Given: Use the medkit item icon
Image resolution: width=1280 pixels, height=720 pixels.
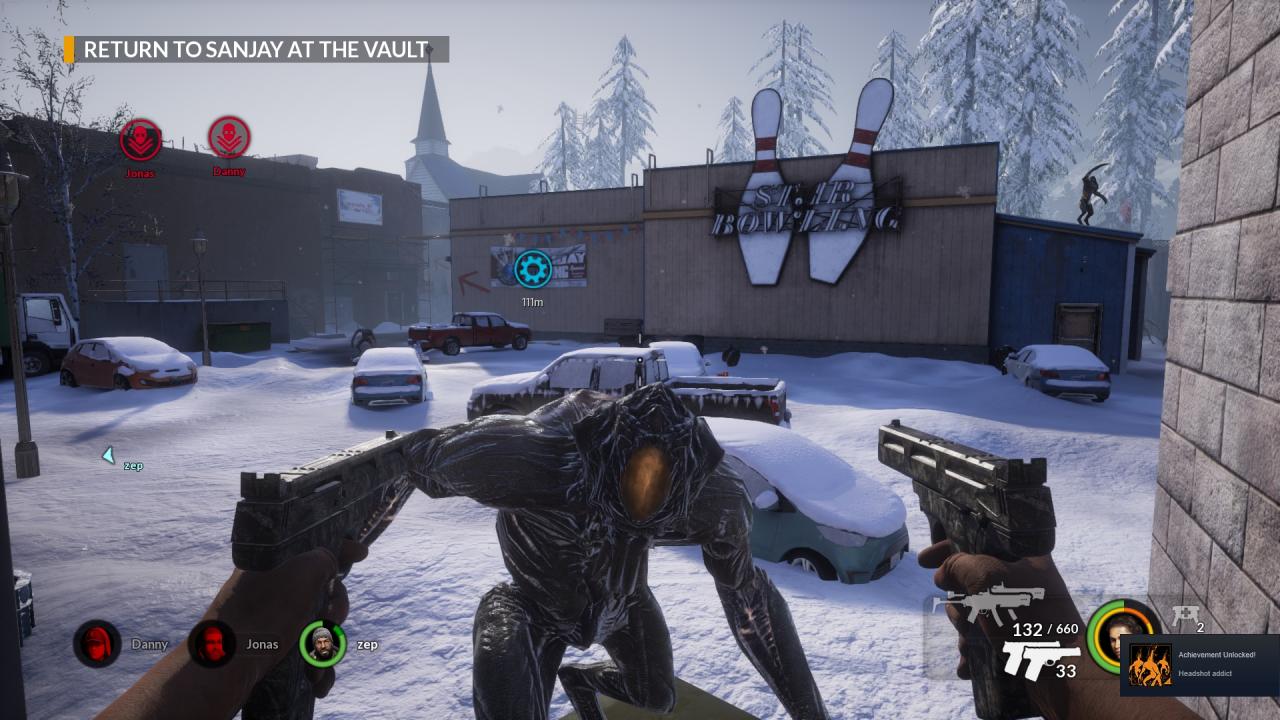Looking at the screenshot, I should [1186, 616].
